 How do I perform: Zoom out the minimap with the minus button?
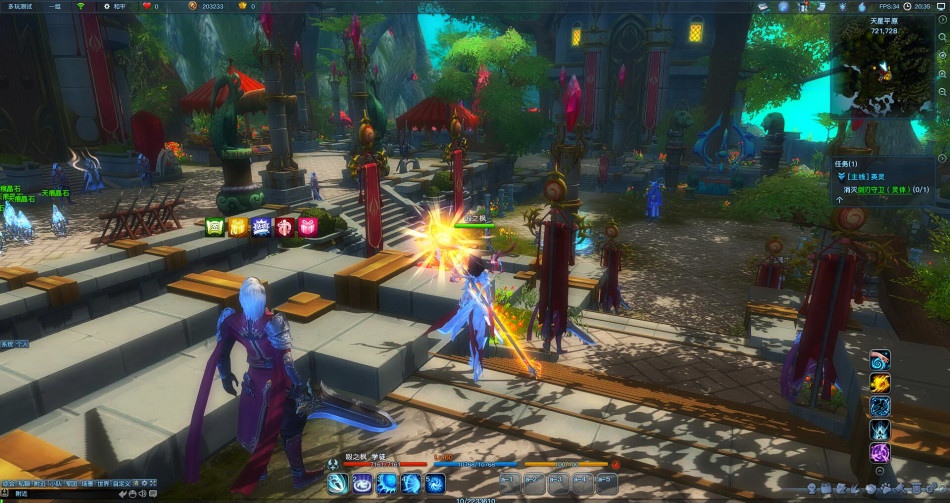coord(942,91)
